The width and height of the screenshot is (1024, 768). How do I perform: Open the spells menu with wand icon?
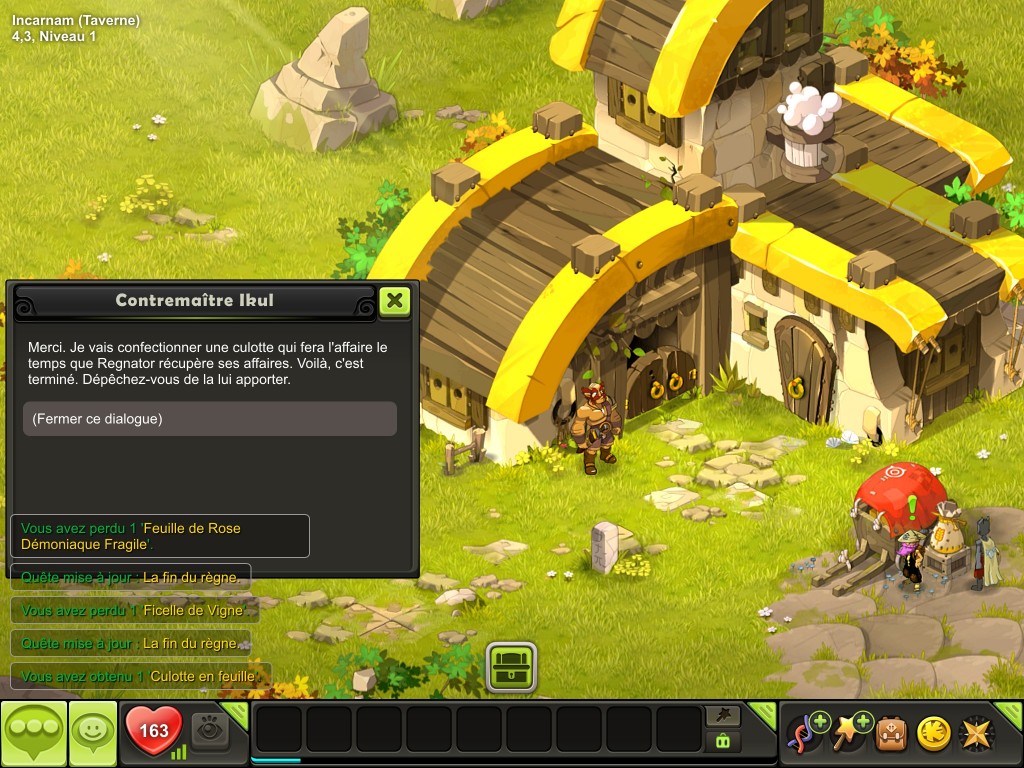coord(848,733)
